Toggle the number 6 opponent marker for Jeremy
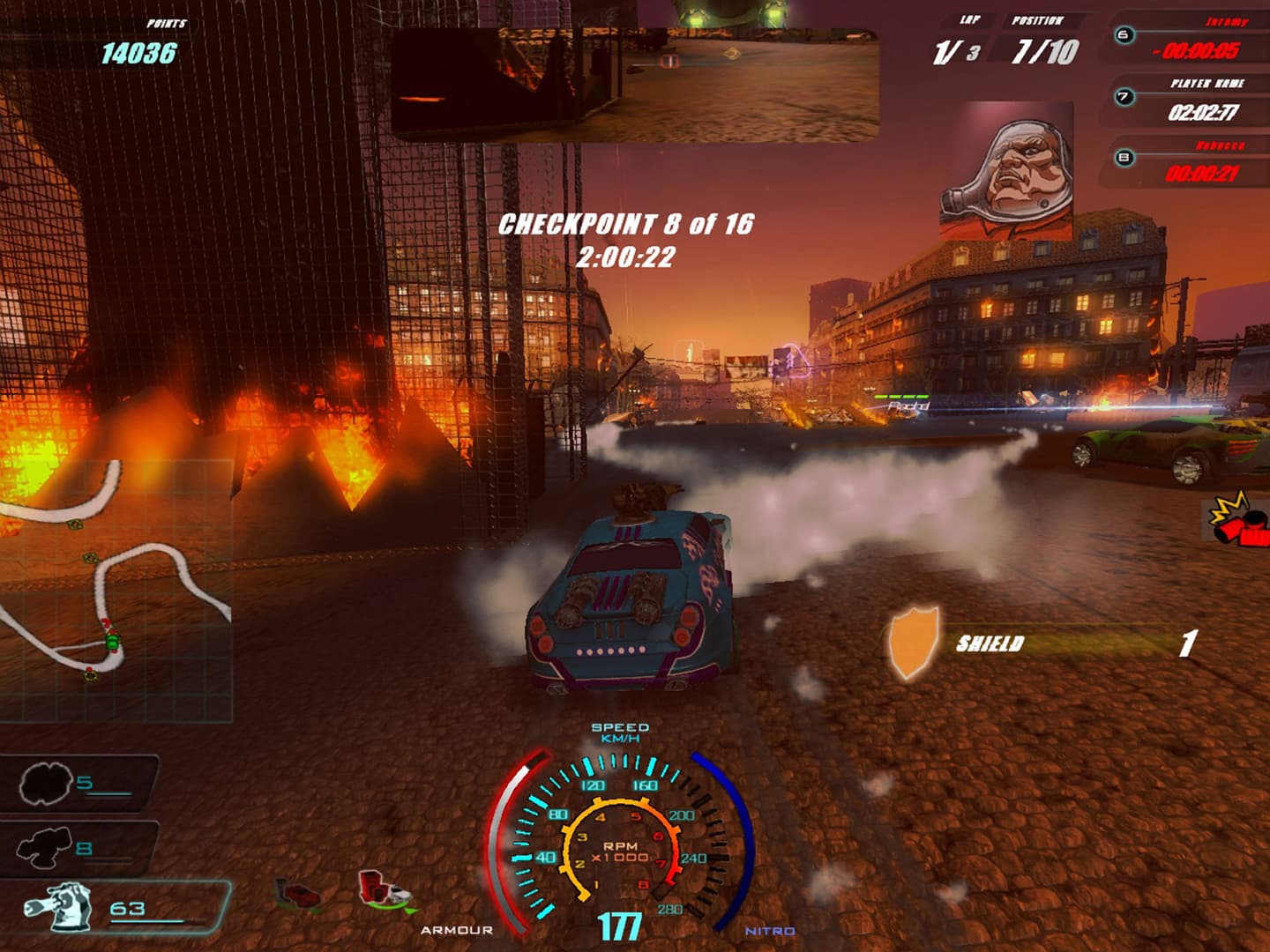This screenshot has height=952, width=1270. point(1124,35)
